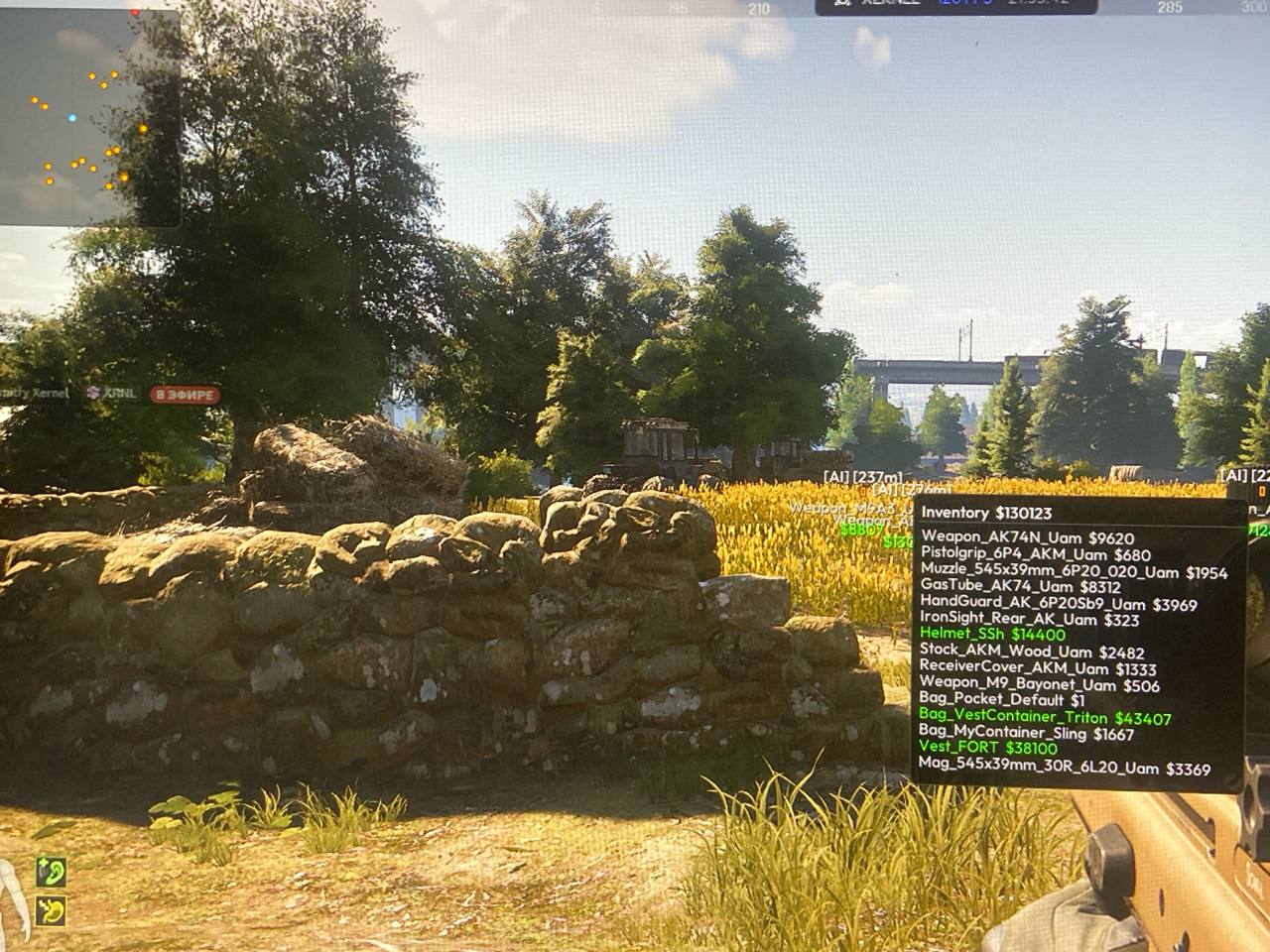Choose the green Helmet_SSh item

(992, 635)
